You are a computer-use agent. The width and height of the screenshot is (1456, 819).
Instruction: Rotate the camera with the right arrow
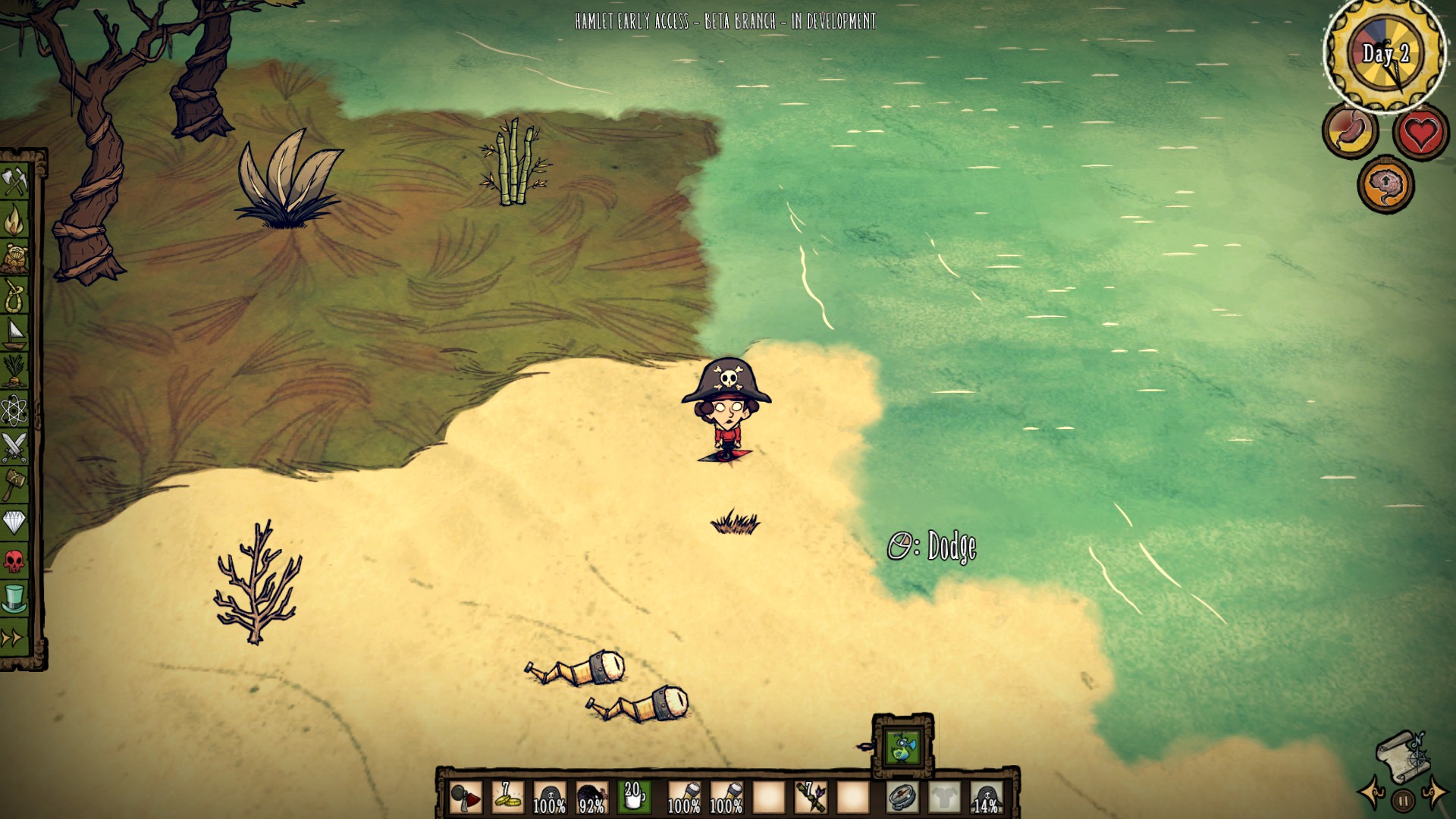[x=1435, y=794]
